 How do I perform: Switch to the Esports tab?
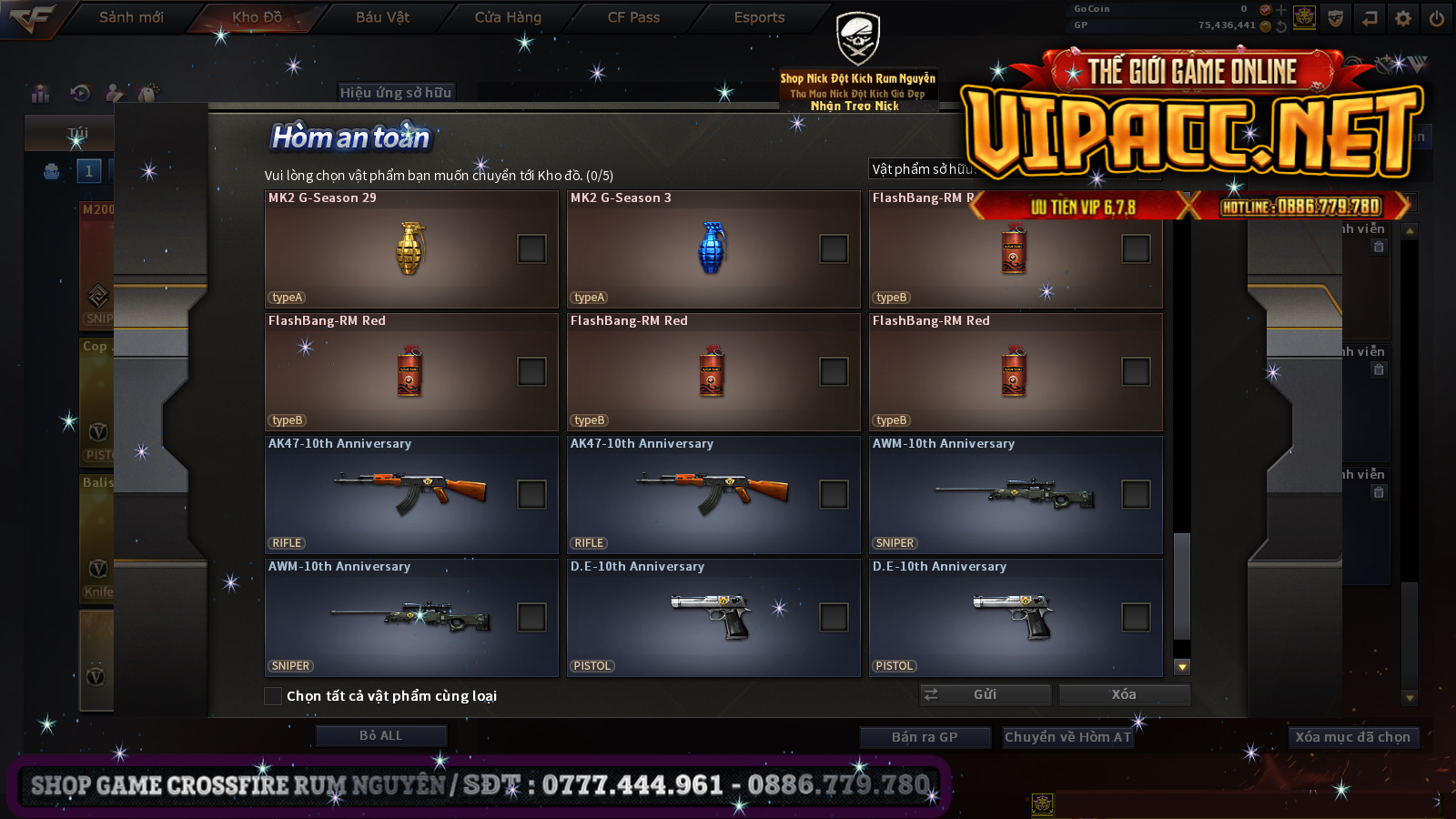point(759,17)
